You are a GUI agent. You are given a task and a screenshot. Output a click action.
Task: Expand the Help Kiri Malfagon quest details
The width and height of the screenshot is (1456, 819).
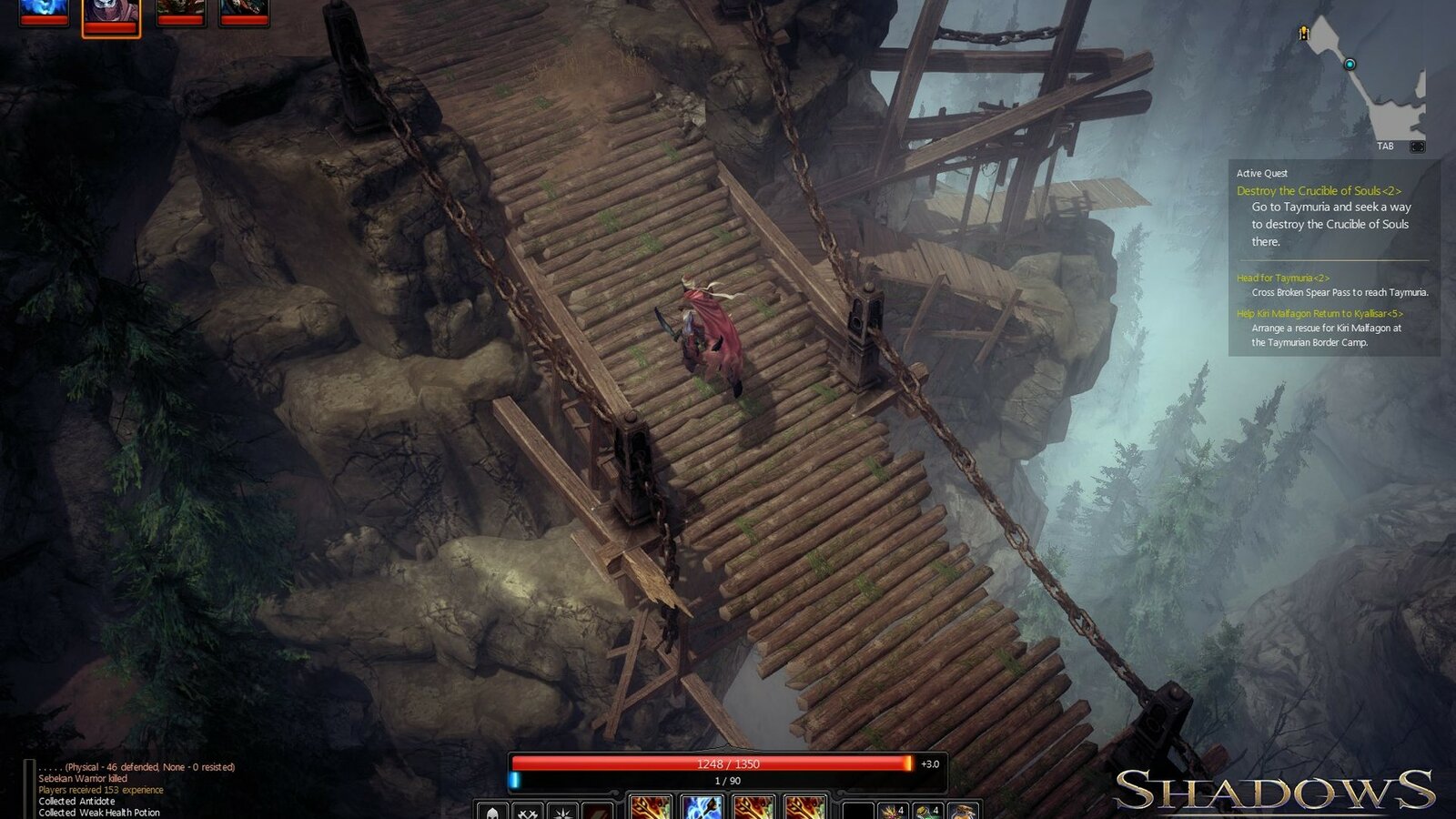pos(1319,315)
